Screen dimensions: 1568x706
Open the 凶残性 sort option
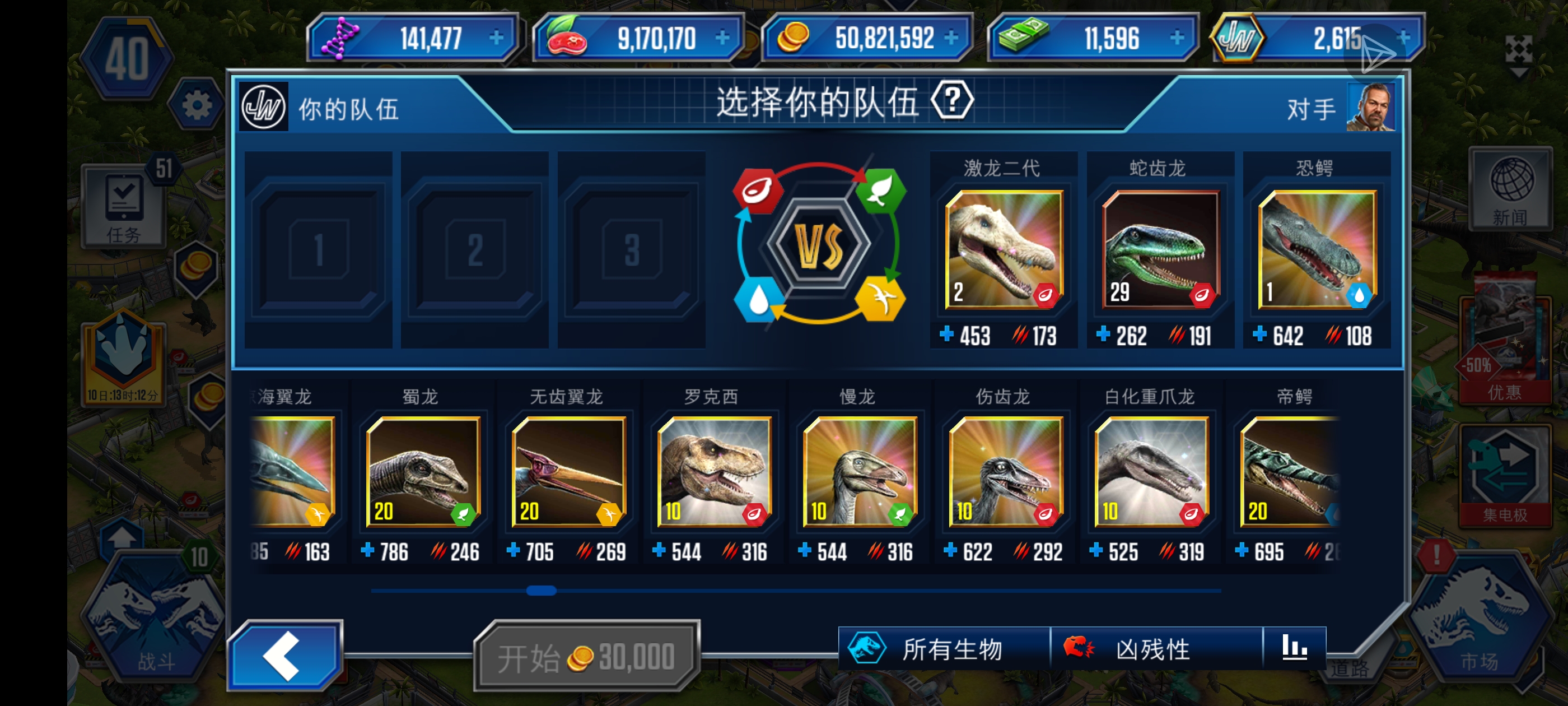point(1155,649)
